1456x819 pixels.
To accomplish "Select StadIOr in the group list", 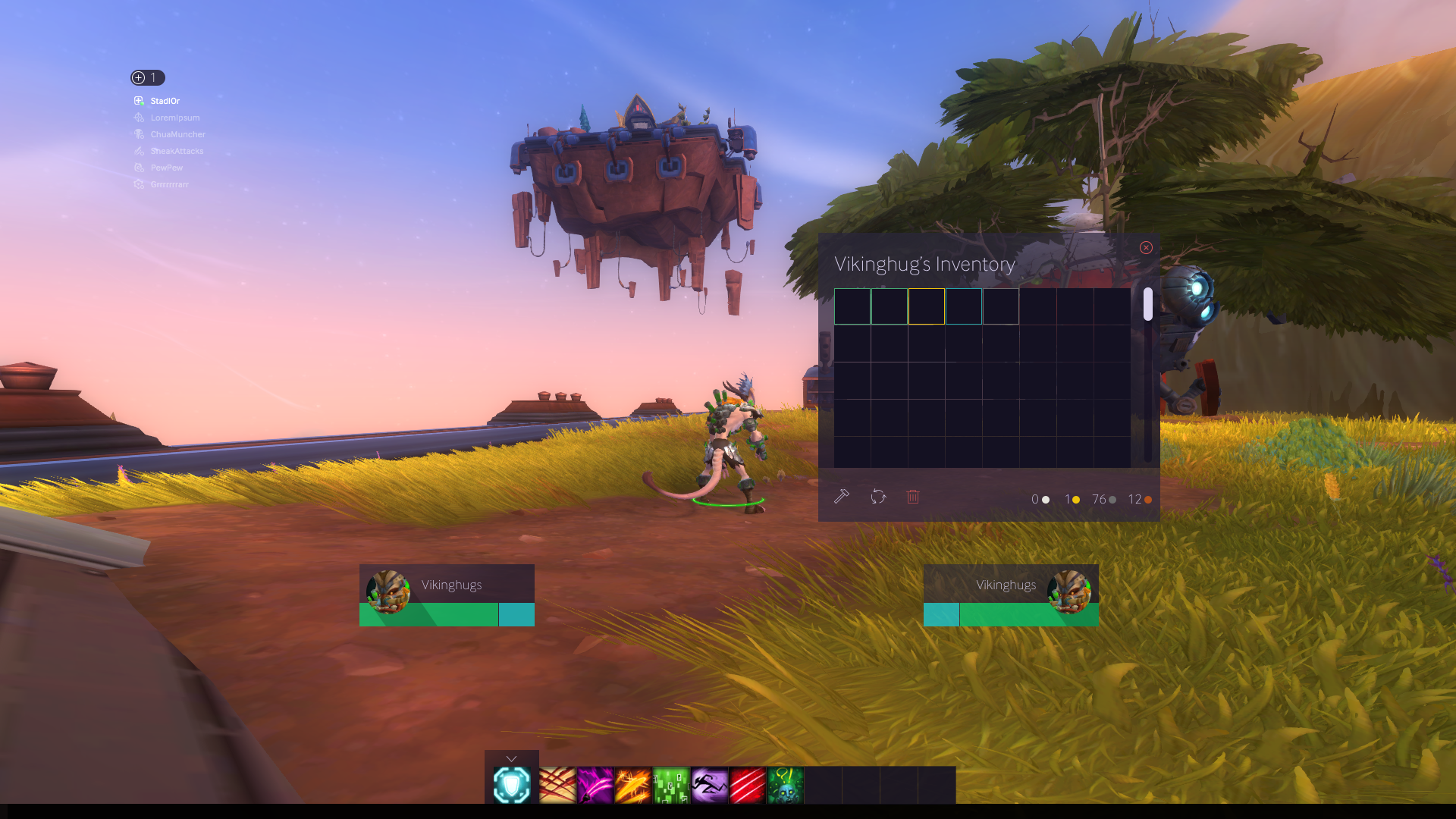I will 165,101.
